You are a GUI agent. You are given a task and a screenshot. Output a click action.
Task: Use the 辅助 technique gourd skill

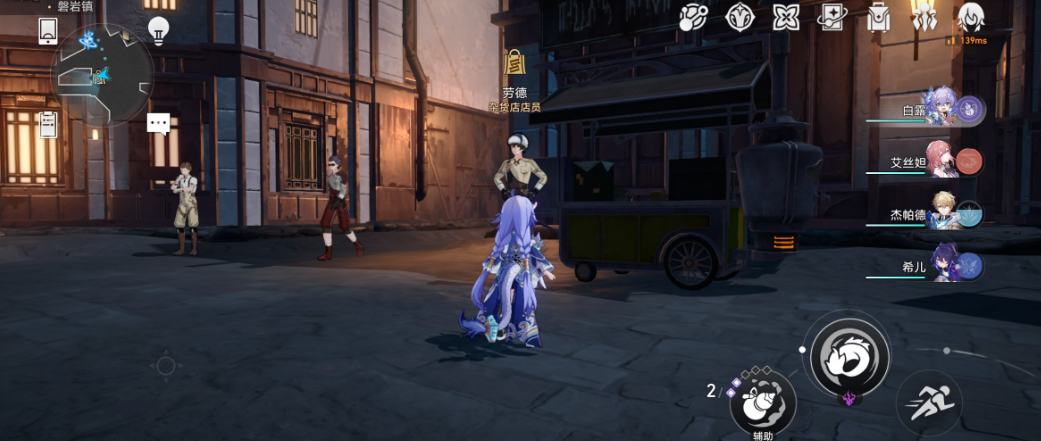[x=762, y=402]
